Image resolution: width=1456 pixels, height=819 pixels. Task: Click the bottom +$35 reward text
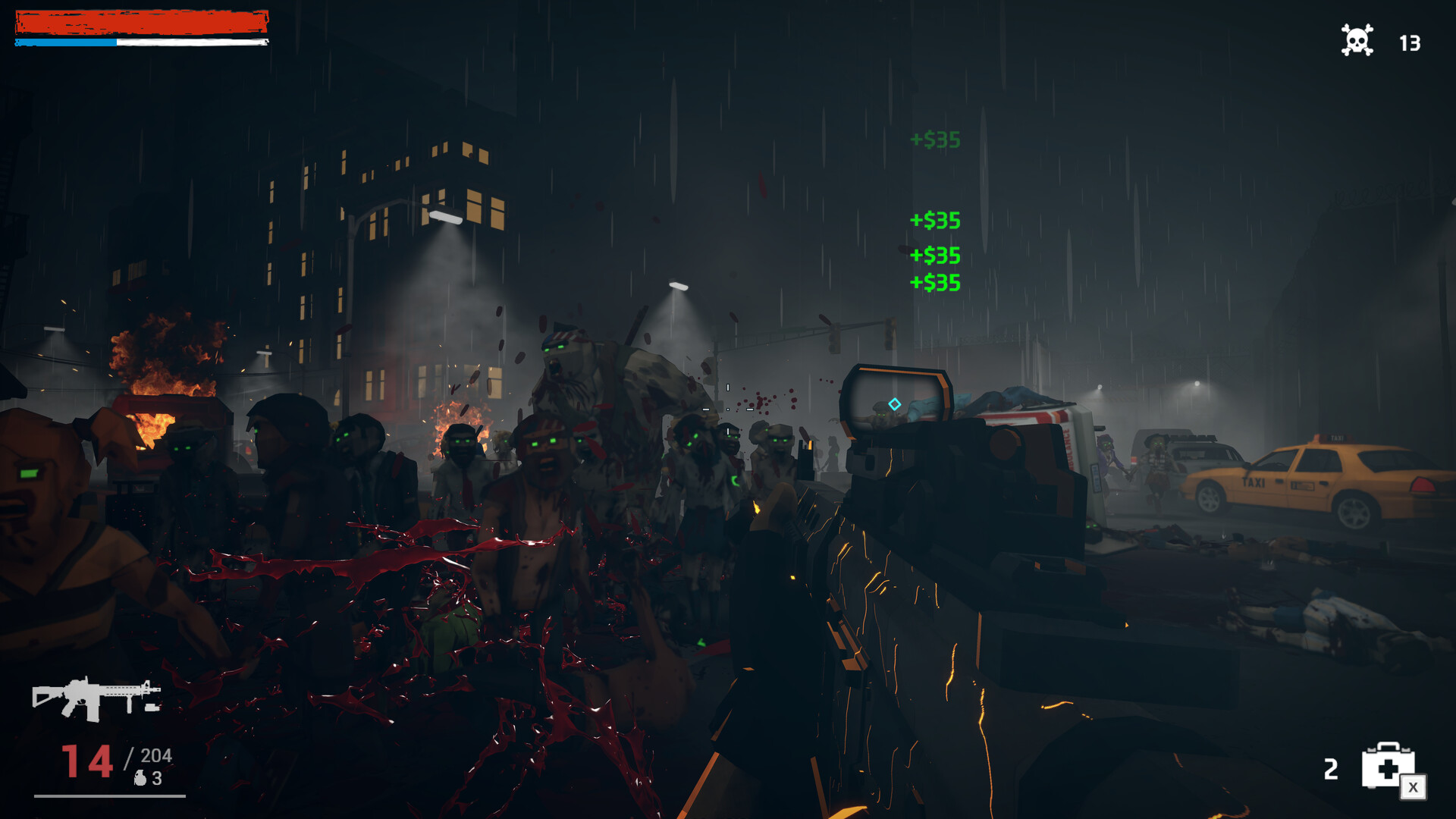(x=937, y=284)
